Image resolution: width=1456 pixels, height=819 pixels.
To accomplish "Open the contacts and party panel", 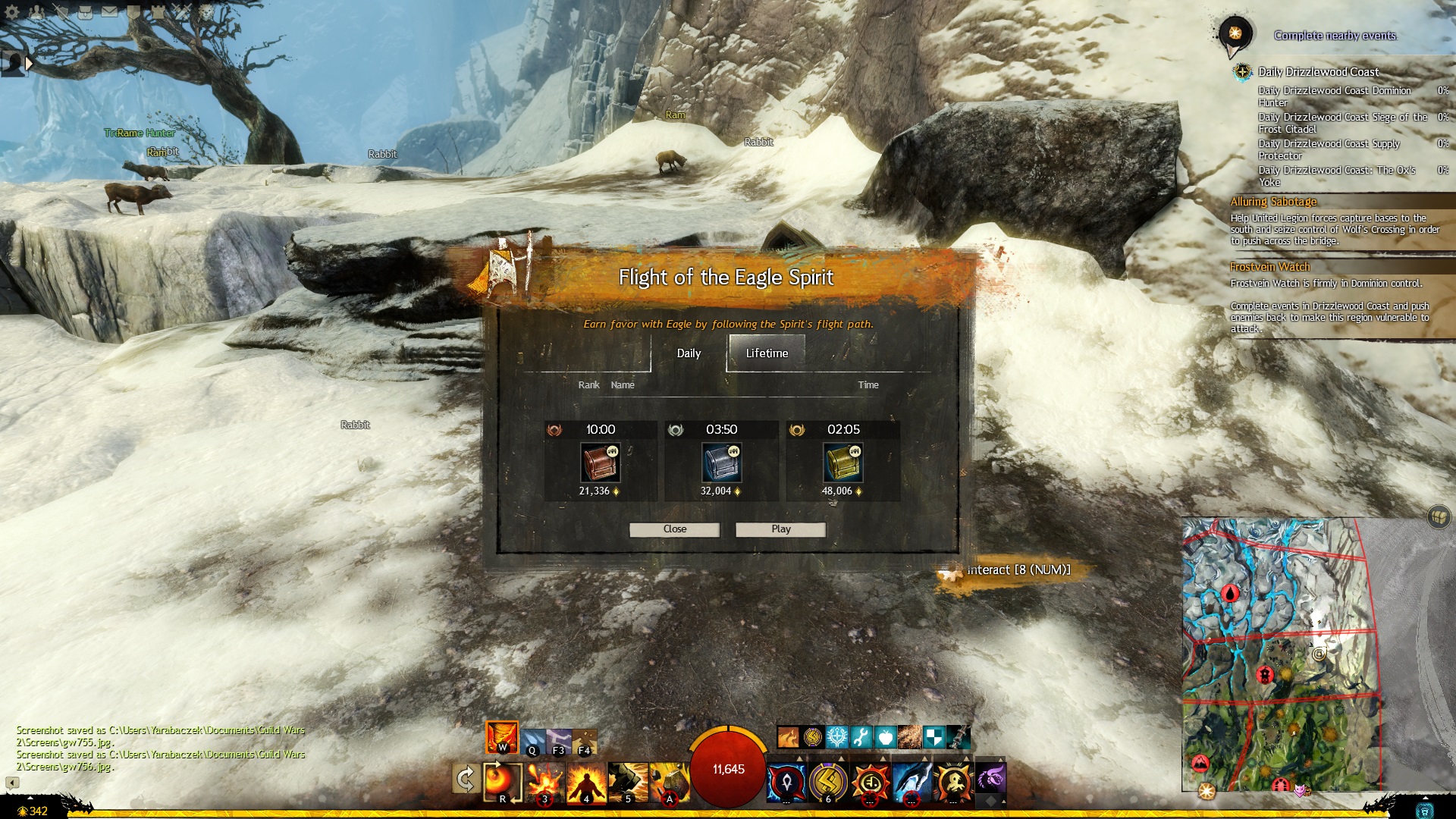I will pyautogui.click(x=37, y=11).
